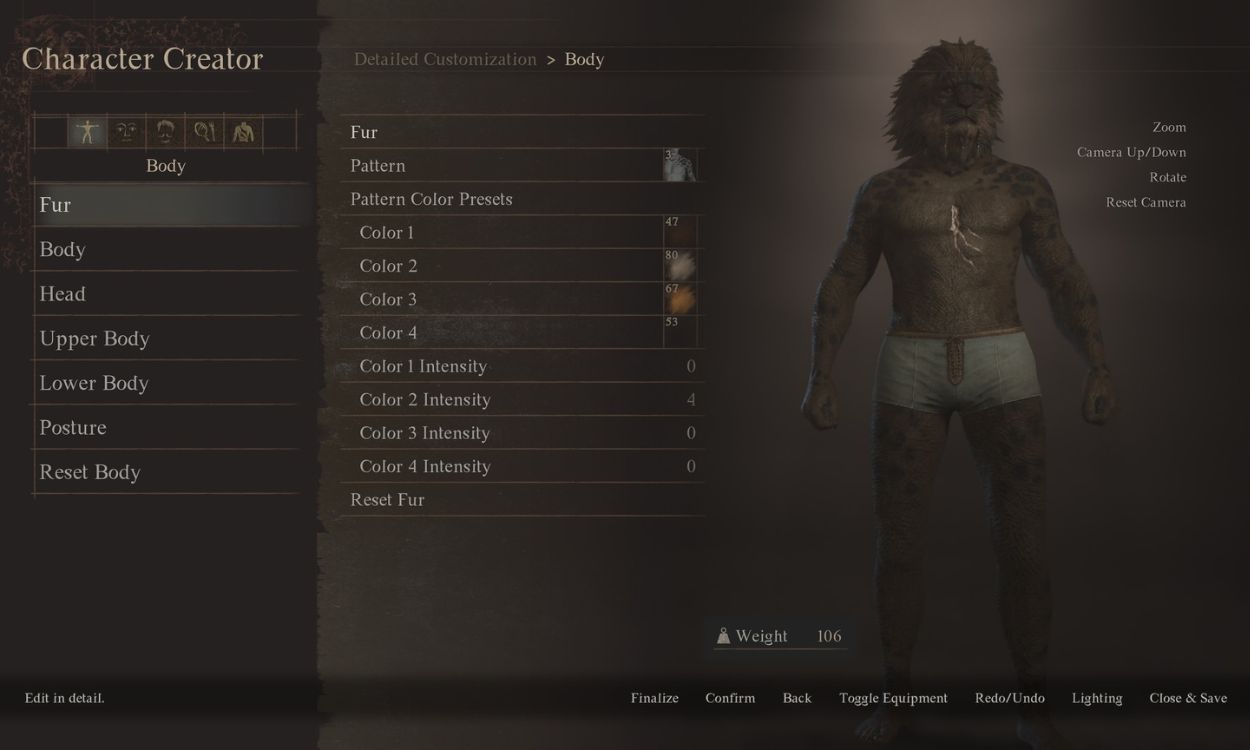Select the Color 4 Intensity row

click(425, 466)
